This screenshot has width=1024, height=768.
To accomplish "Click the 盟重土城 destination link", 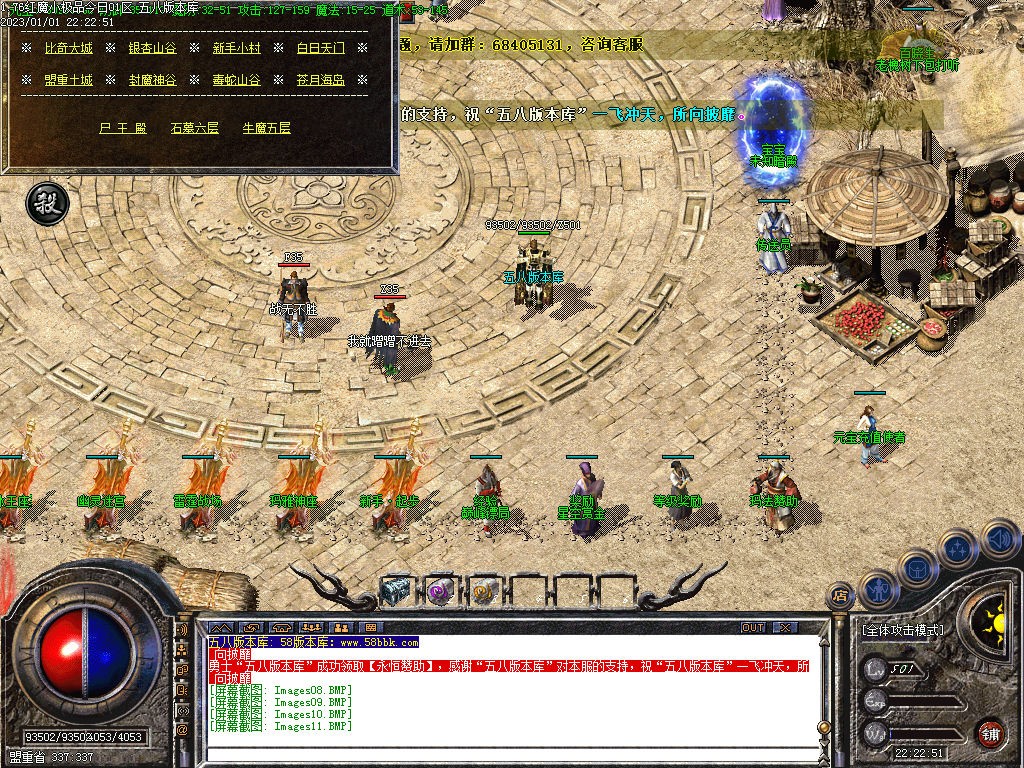I will tap(68, 80).
